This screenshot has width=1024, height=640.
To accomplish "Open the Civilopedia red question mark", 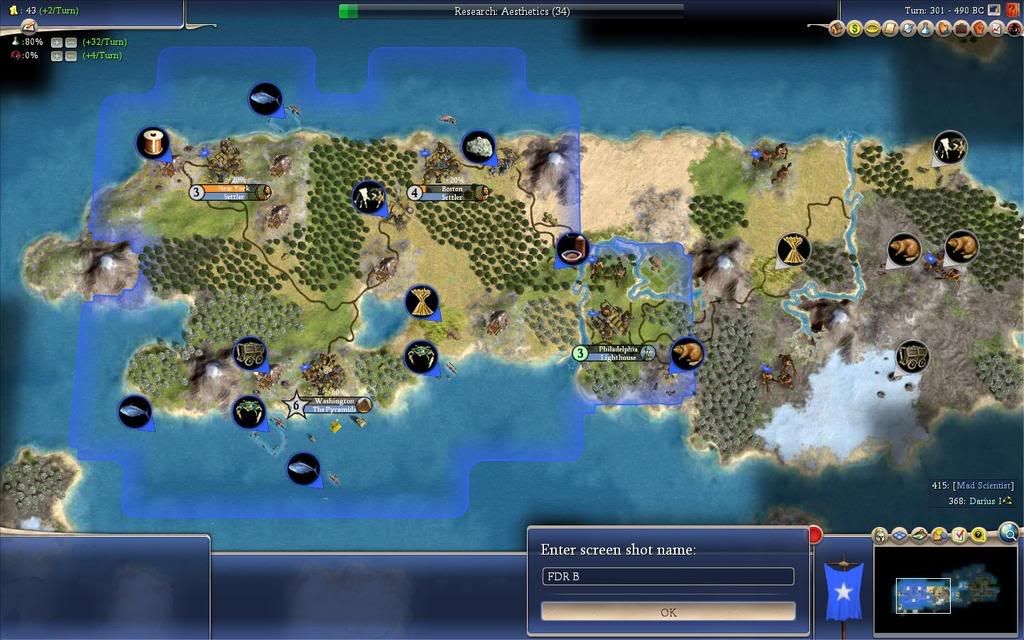I will point(1014,9).
